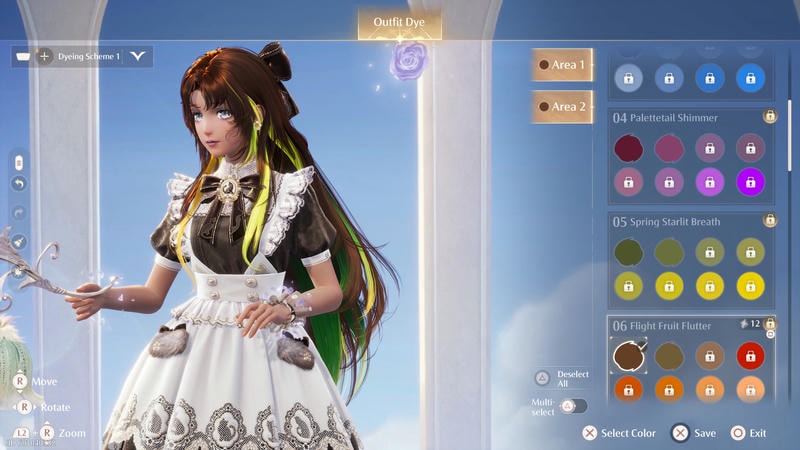This screenshot has width=800, height=450.
Task: Click the redo arrow button
Action: pyautogui.click(x=18, y=212)
